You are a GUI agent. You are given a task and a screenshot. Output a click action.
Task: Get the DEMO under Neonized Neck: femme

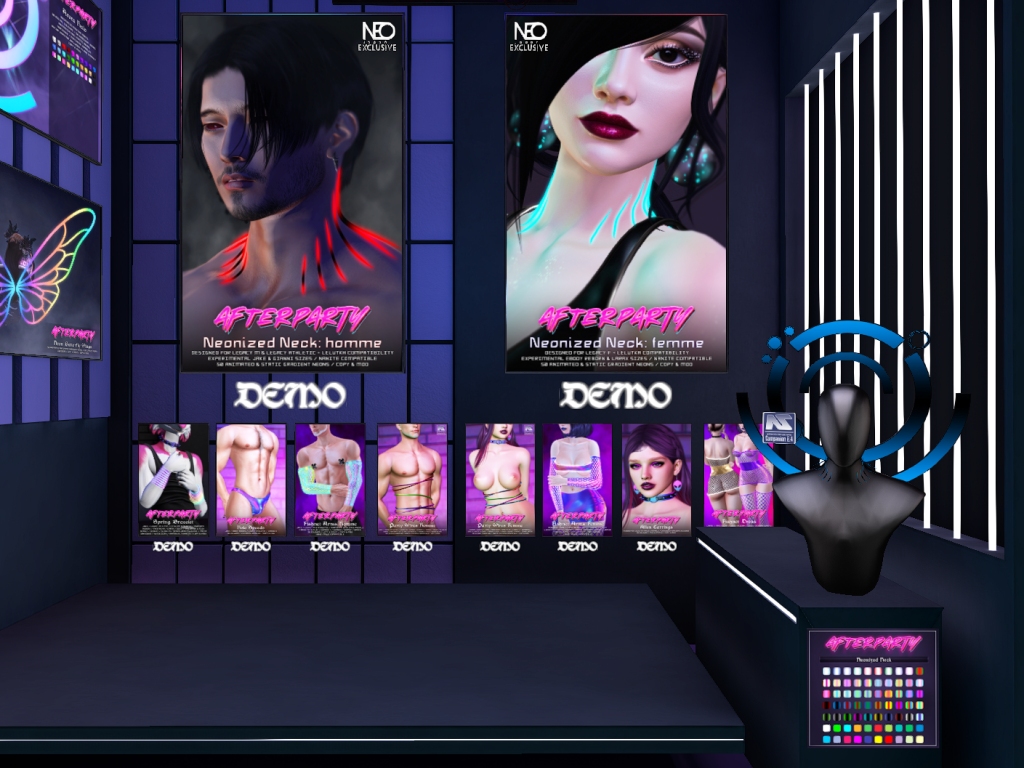[615, 396]
